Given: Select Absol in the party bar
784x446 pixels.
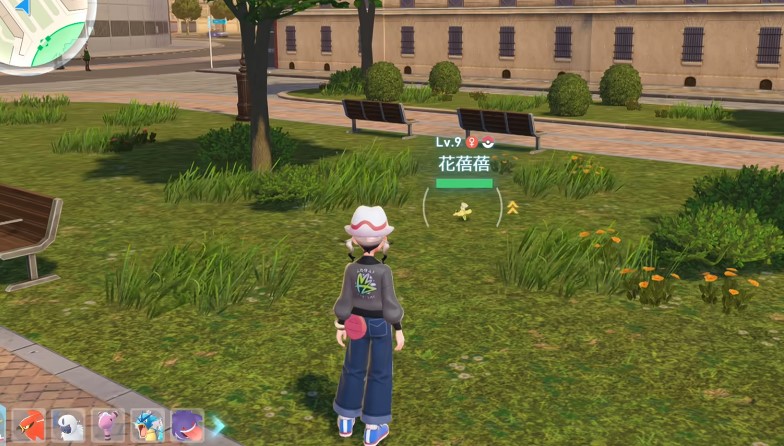Looking at the screenshot, I should (x=69, y=427).
